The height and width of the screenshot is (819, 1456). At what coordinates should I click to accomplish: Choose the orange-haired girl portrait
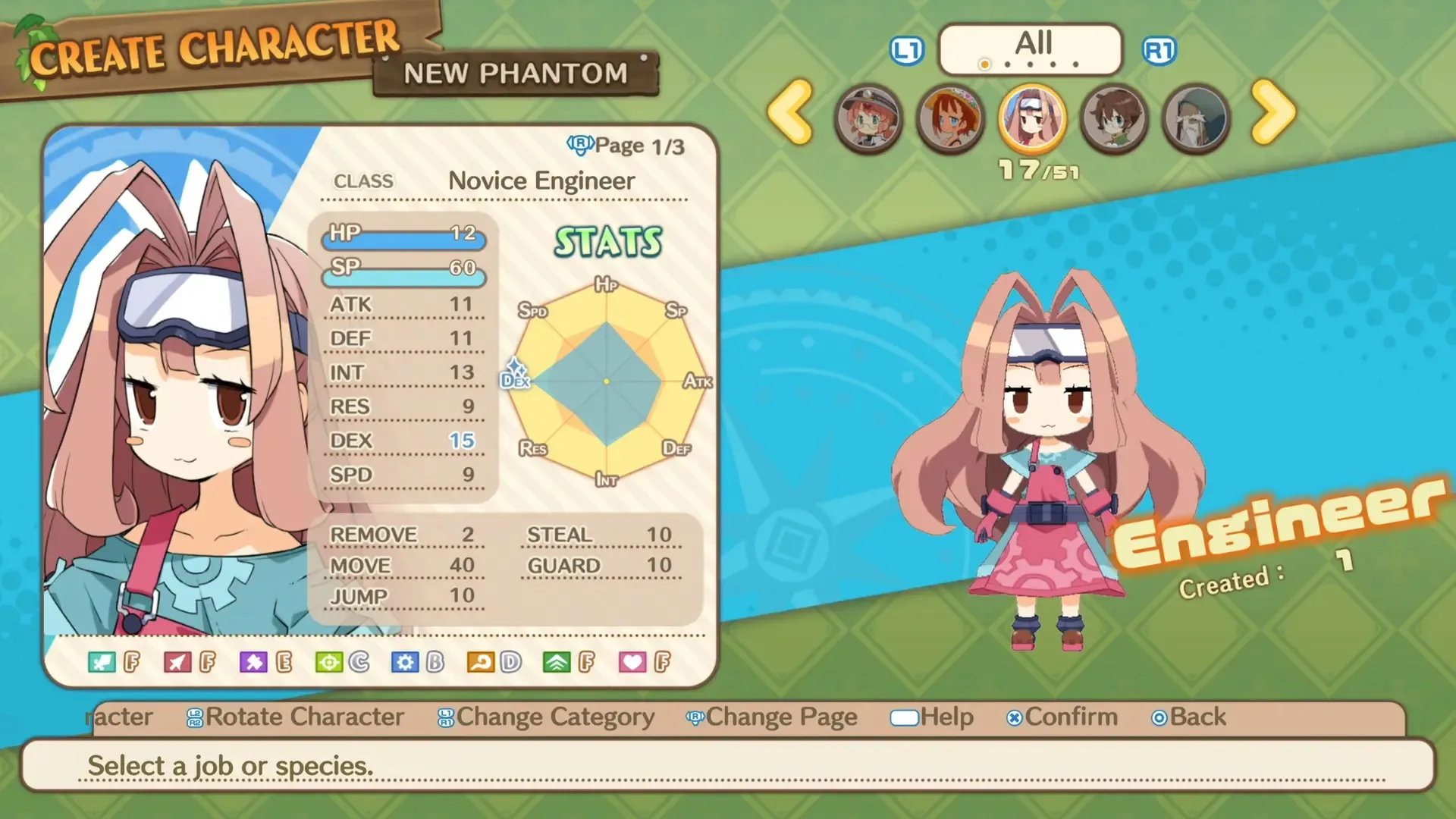pyautogui.click(x=950, y=118)
